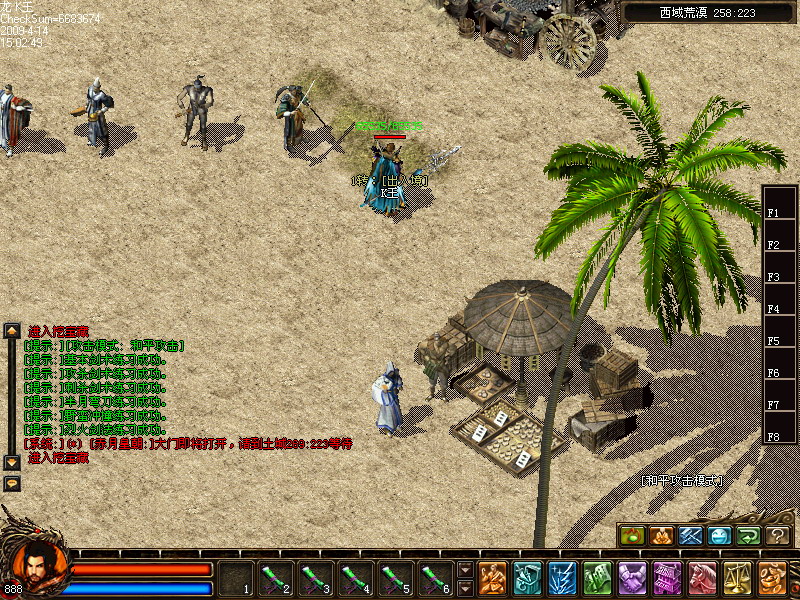Screen dimensions: 800x600
Task: Open the bag icon with sword and chest
Action: point(527,578)
